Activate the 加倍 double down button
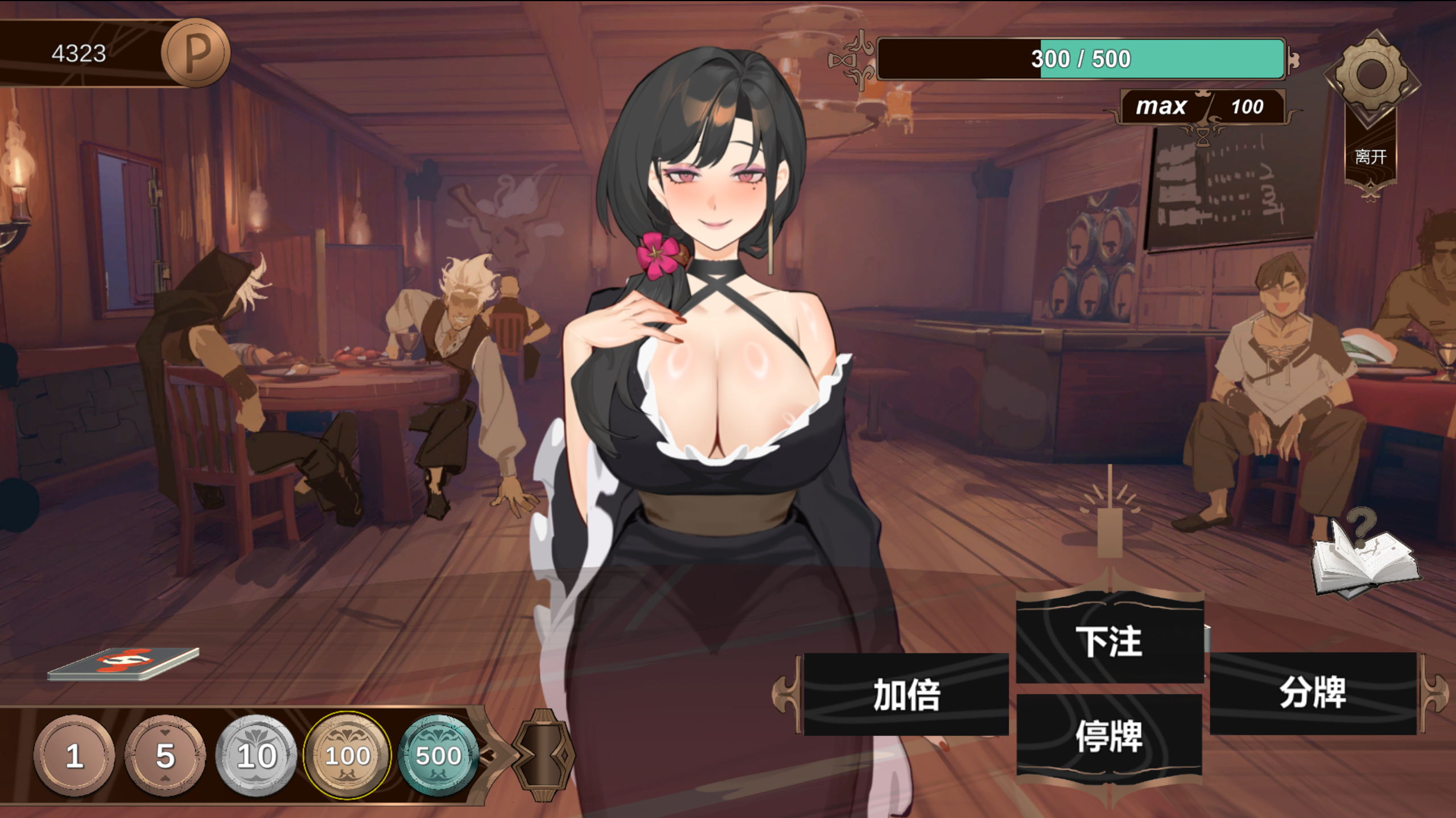Image resolution: width=1456 pixels, height=818 pixels. tap(906, 694)
